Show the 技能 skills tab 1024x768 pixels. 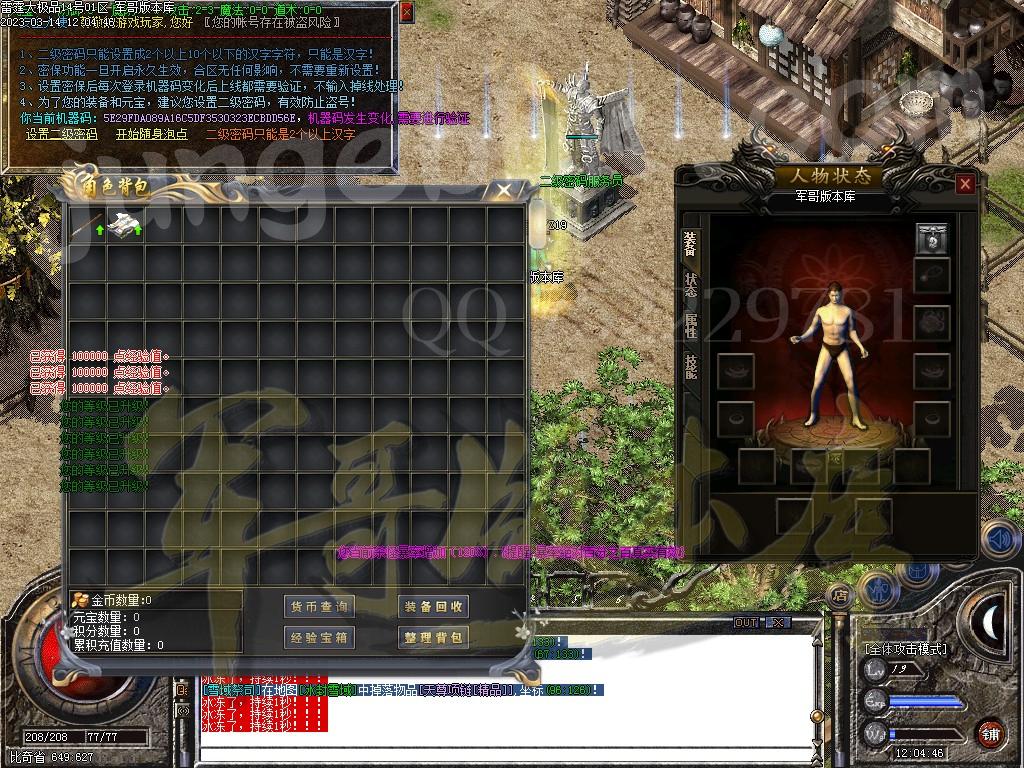[x=690, y=367]
